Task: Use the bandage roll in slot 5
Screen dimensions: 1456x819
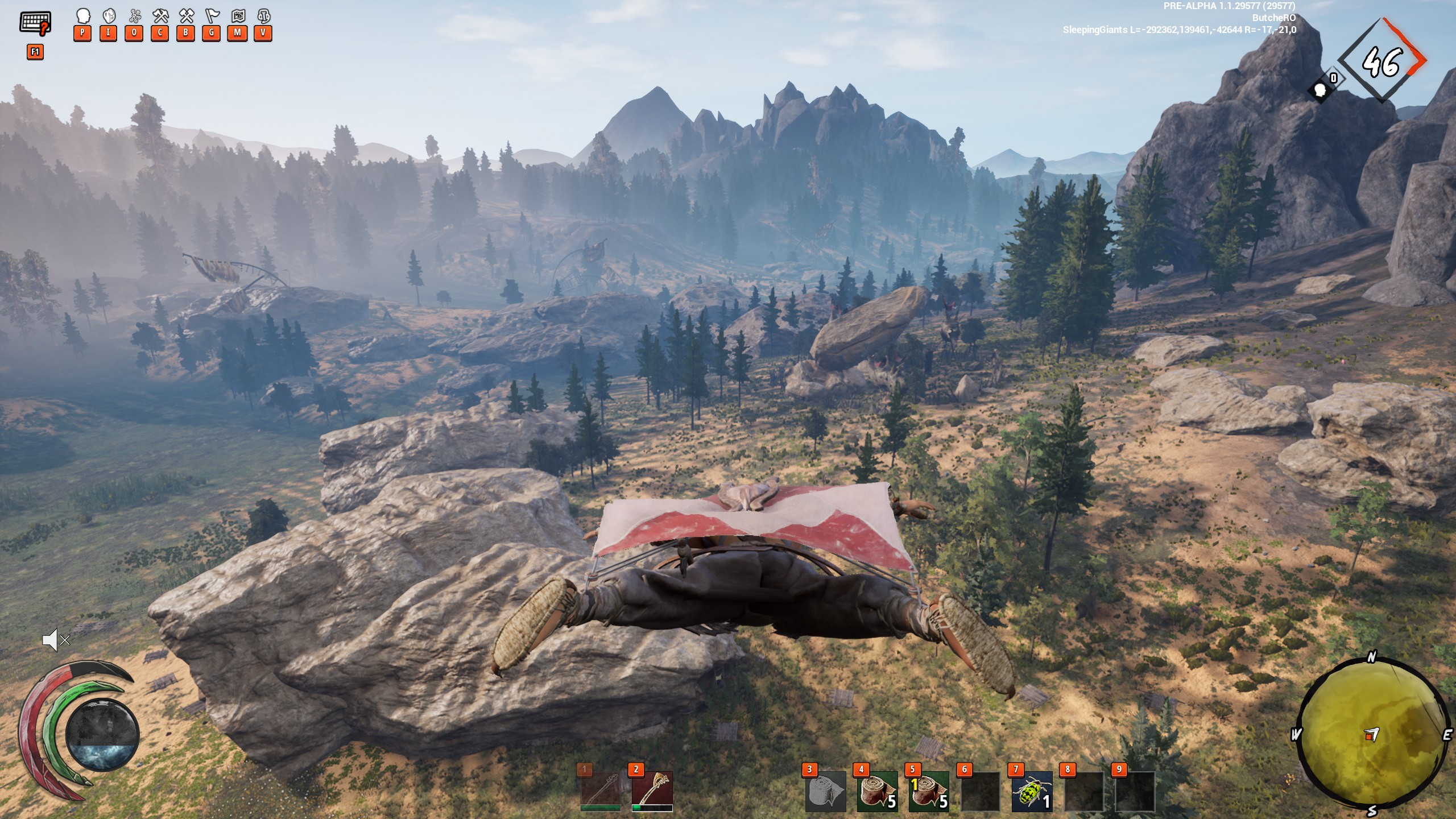Action: [929, 791]
